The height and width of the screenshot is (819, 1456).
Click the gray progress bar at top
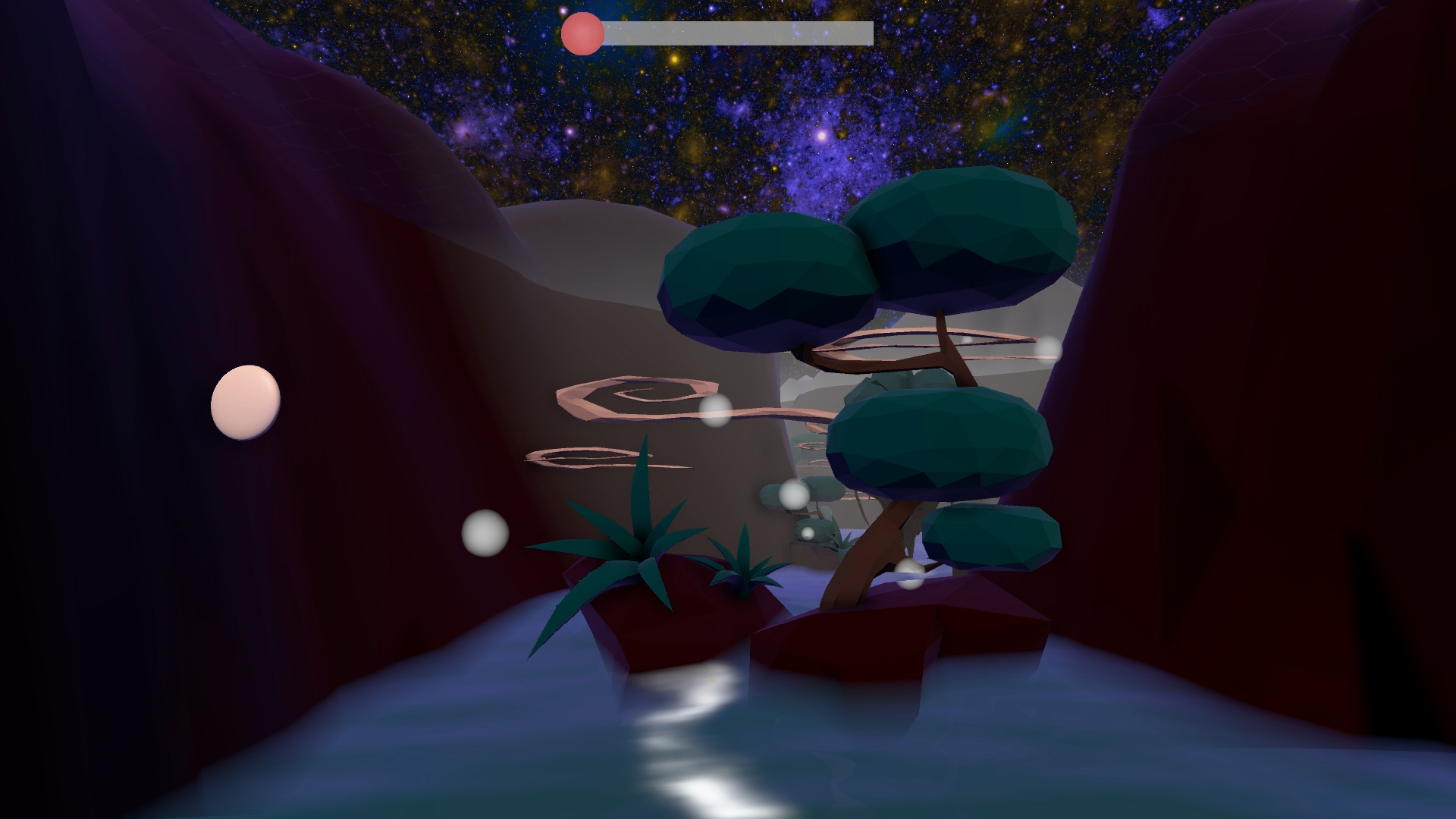[736, 33]
